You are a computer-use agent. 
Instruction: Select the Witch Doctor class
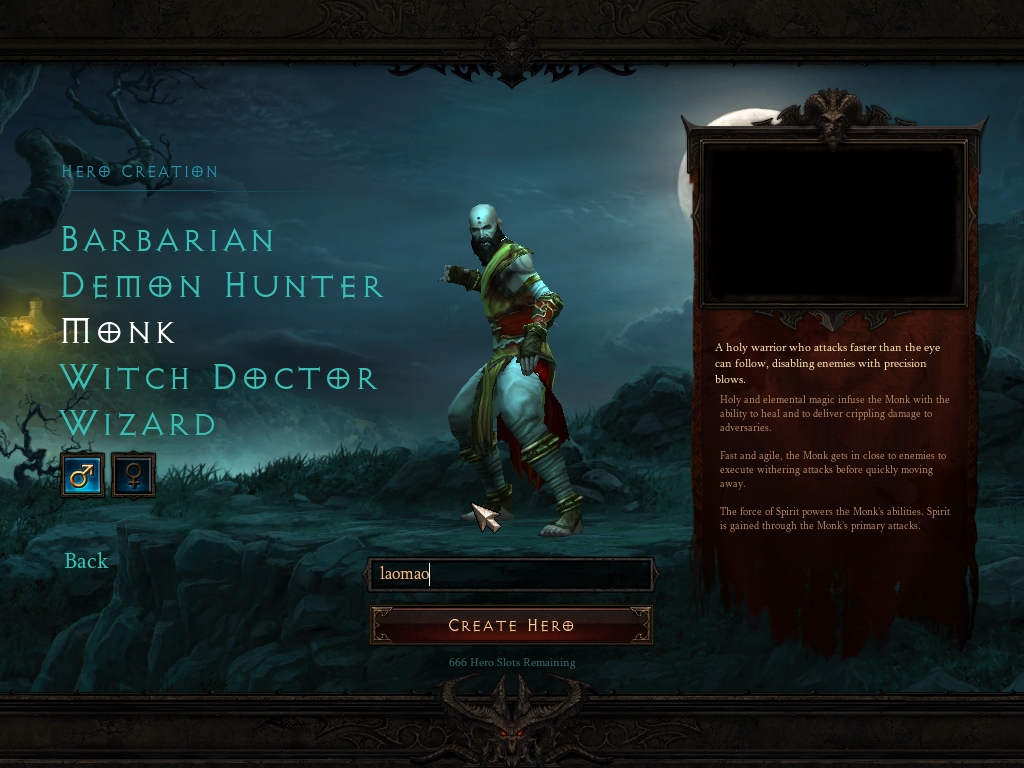tap(219, 378)
